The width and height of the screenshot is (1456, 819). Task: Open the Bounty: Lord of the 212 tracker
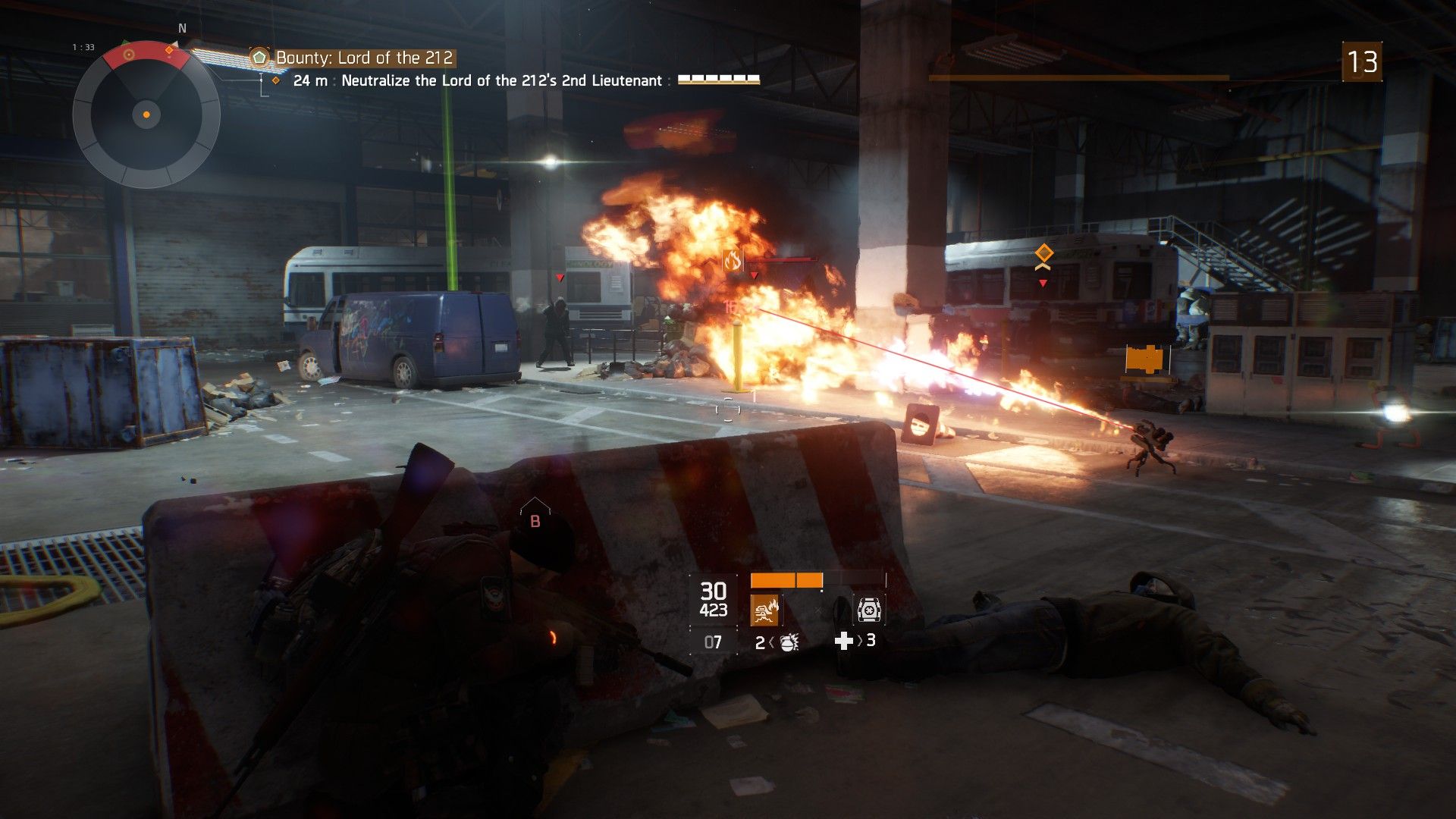point(364,58)
